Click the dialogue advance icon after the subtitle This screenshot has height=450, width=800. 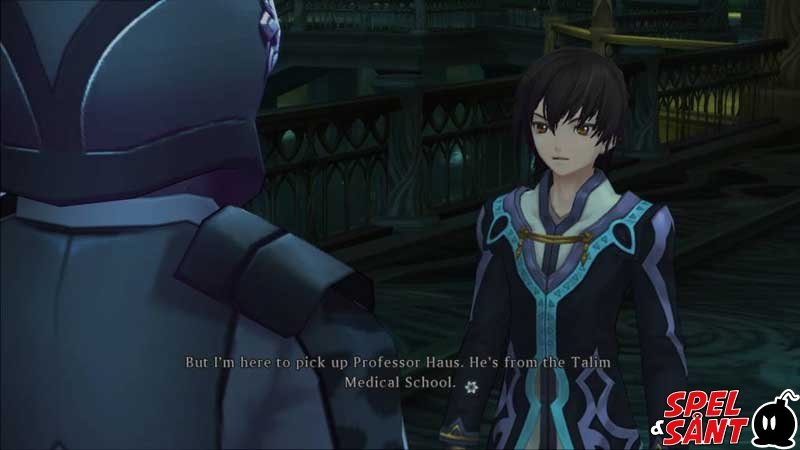point(472,384)
